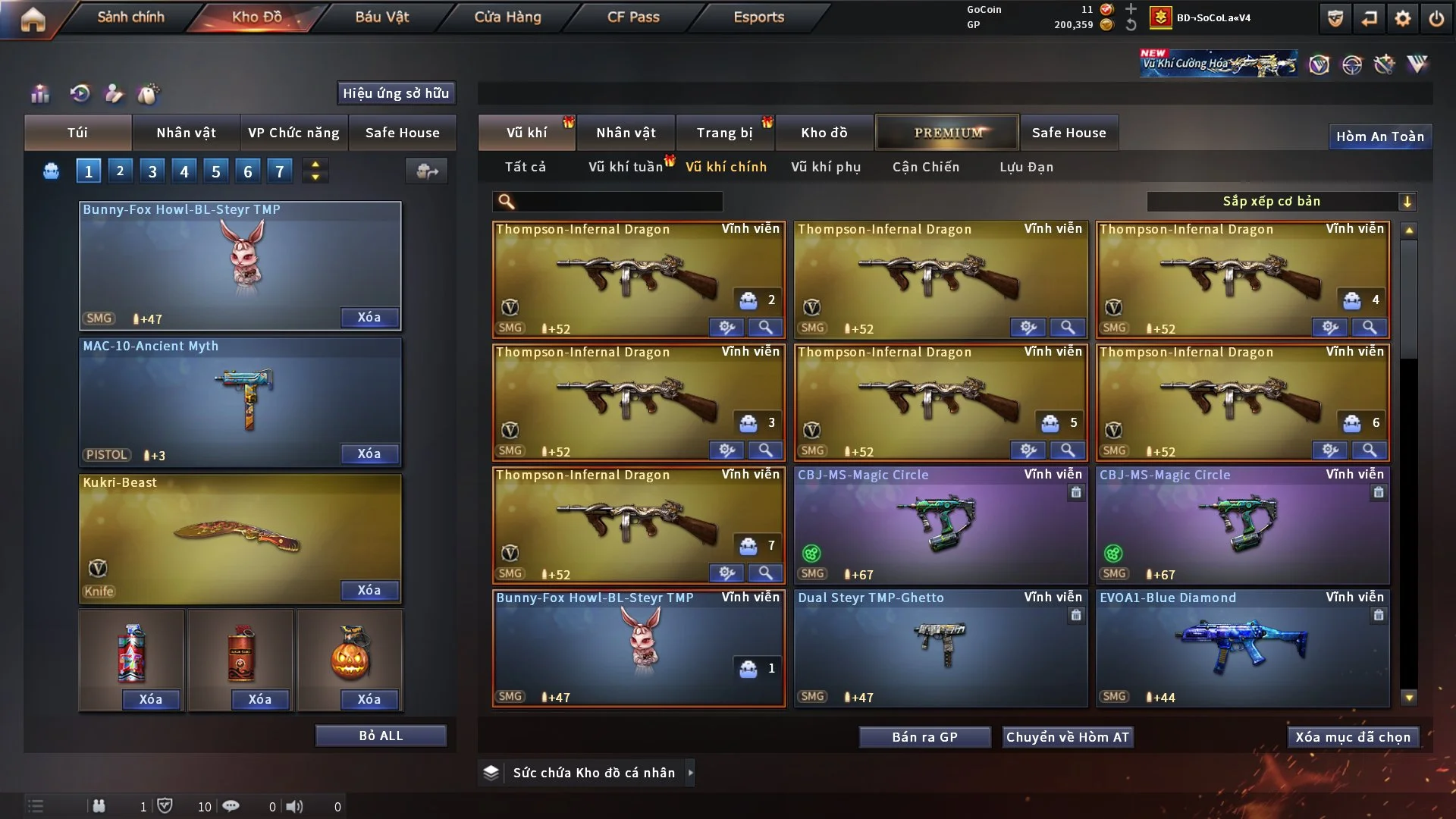Open the PREMIUM tab

click(x=947, y=132)
